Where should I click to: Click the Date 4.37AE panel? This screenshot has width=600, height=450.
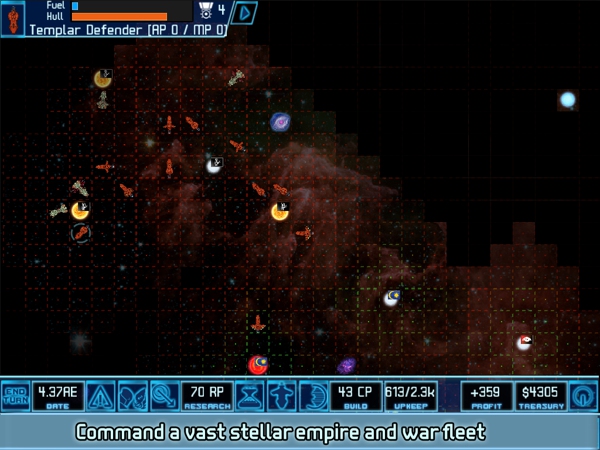[58, 396]
